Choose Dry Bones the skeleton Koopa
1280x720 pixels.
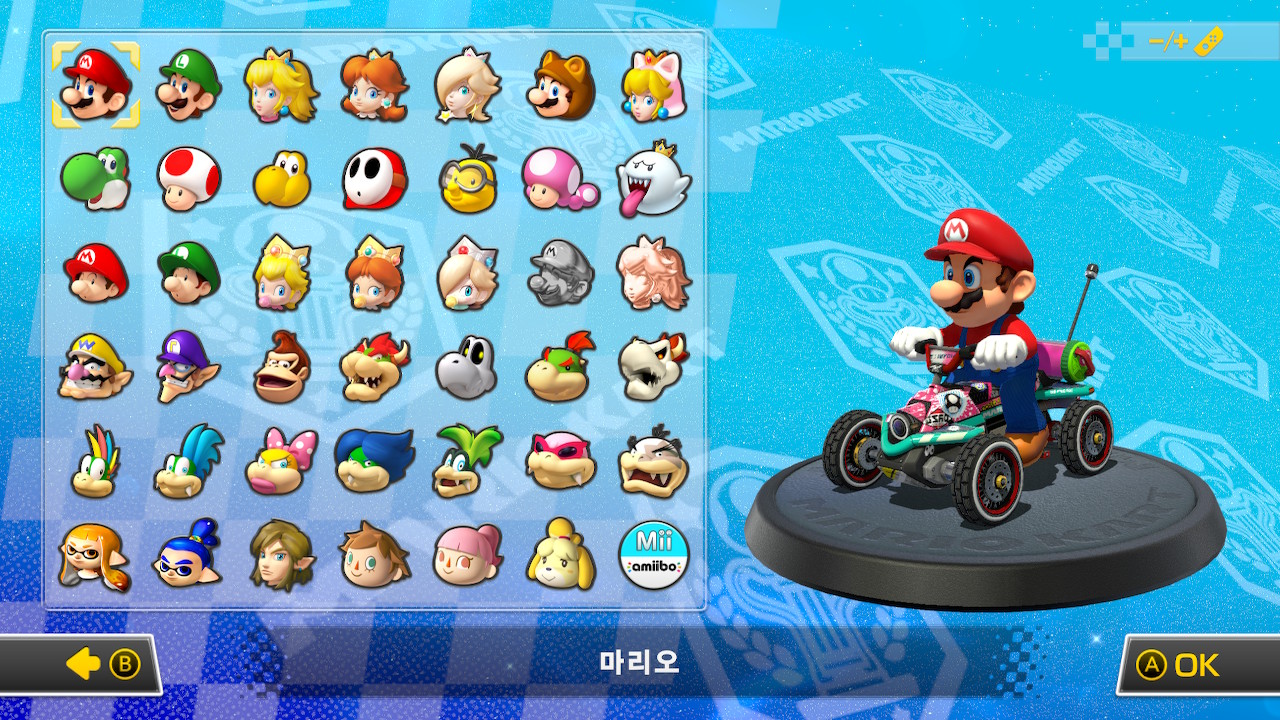tap(466, 366)
